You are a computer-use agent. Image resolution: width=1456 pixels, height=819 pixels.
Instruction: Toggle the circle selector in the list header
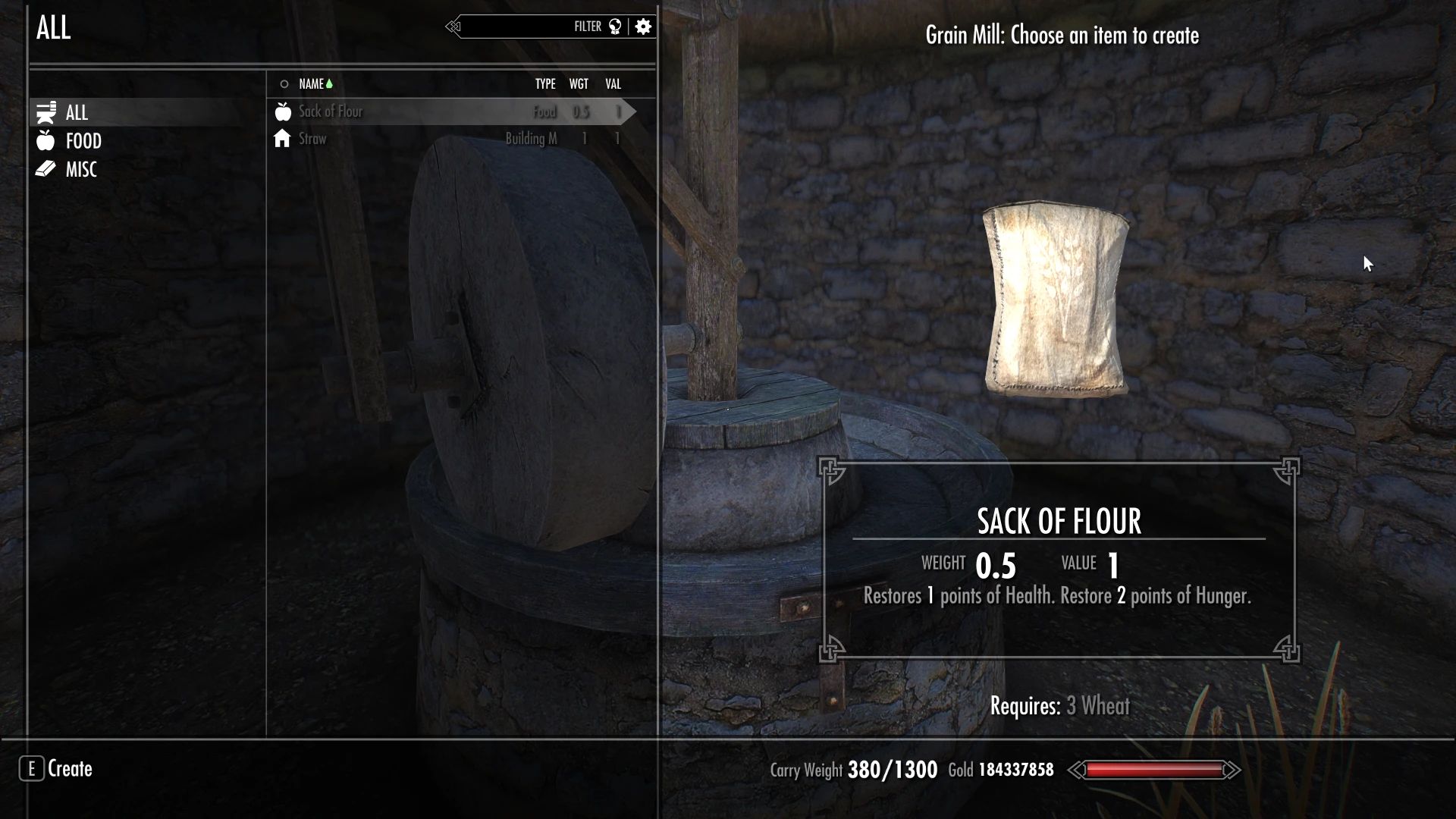[x=284, y=83]
